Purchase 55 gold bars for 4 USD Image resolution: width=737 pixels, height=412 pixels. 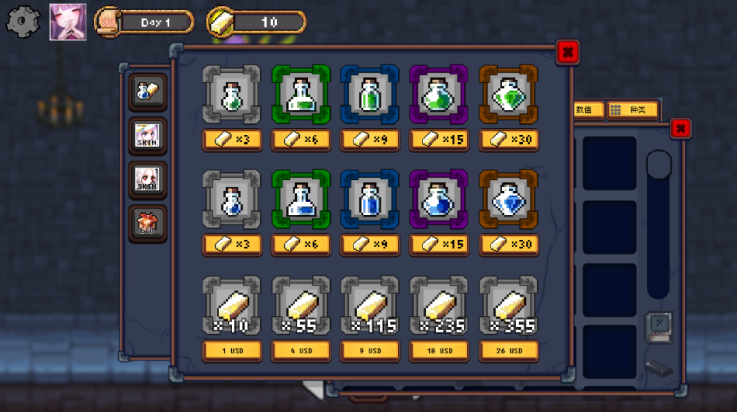(301, 351)
